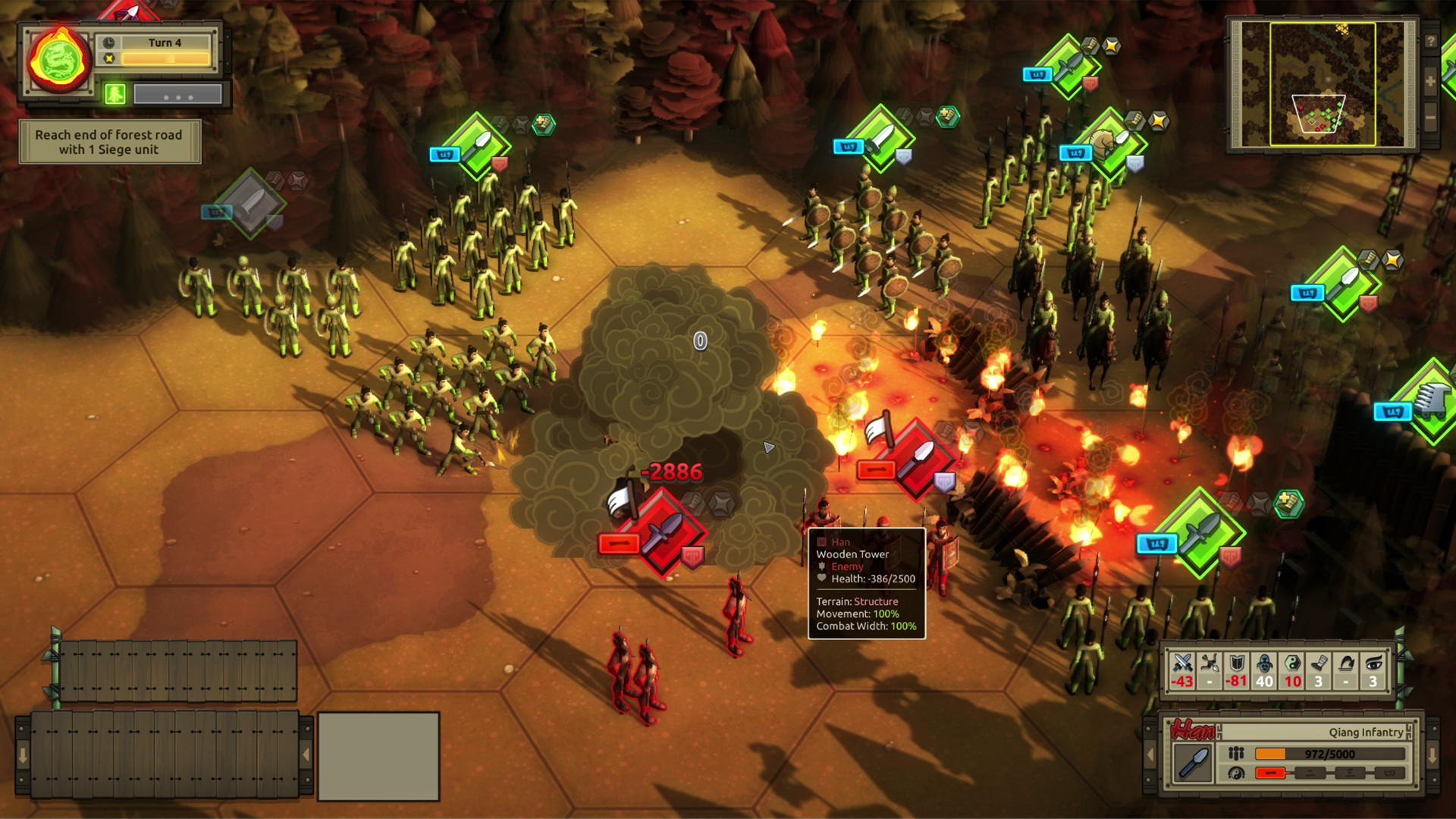Toggle the glowing green tree indicator
The width and height of the screenshot is (1456, 819).
pyautogui.click(x=115, y=93)
